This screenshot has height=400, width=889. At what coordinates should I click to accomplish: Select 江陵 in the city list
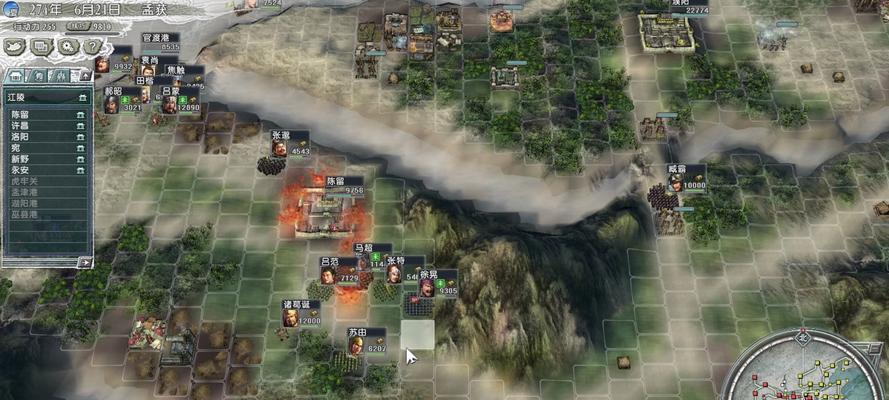point(20,97)
